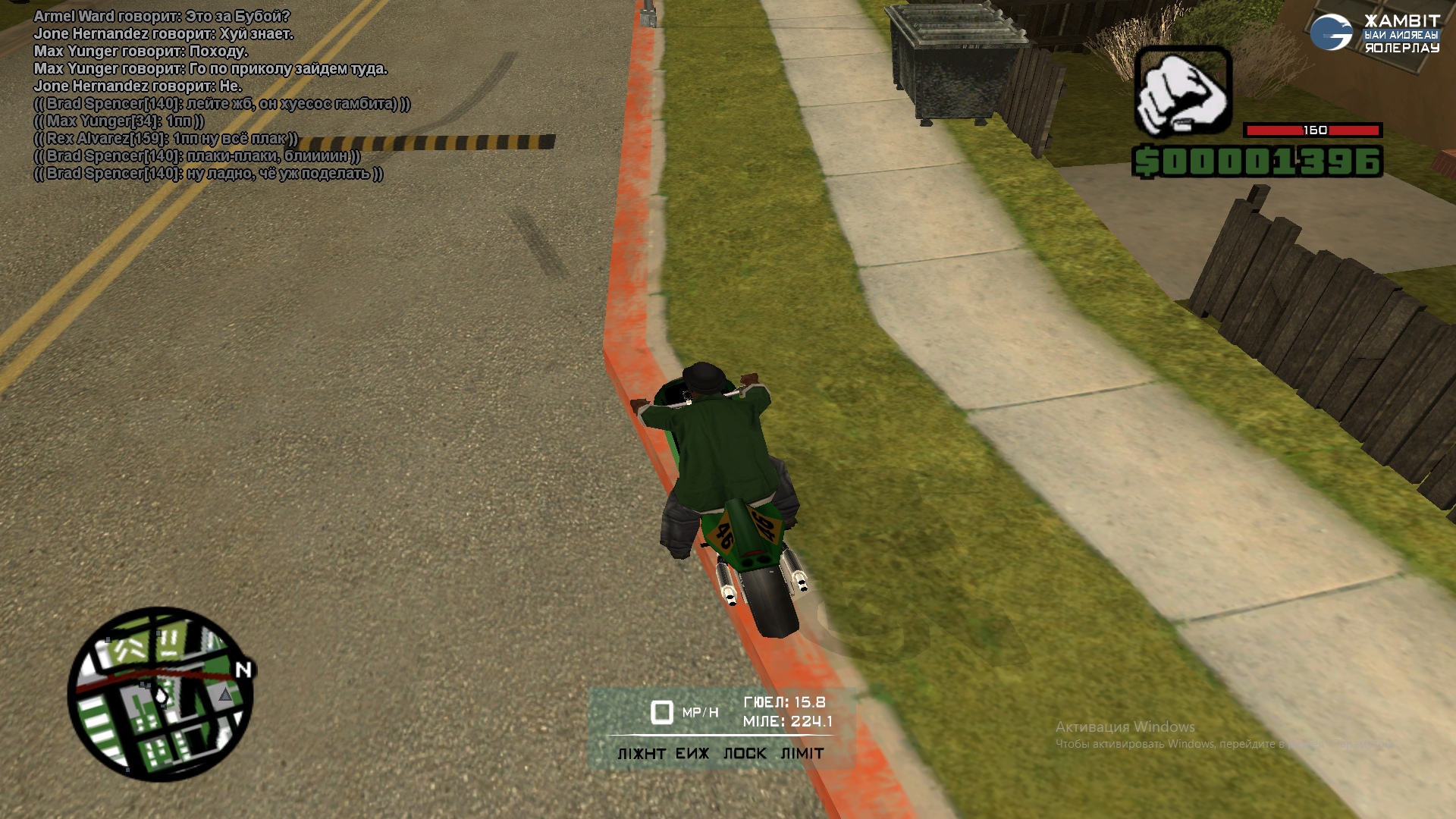Viewport: 1456px width, 819px height.
Task: Toggle the LOCK indicator on the speedometer
Action: coord(745,754)
